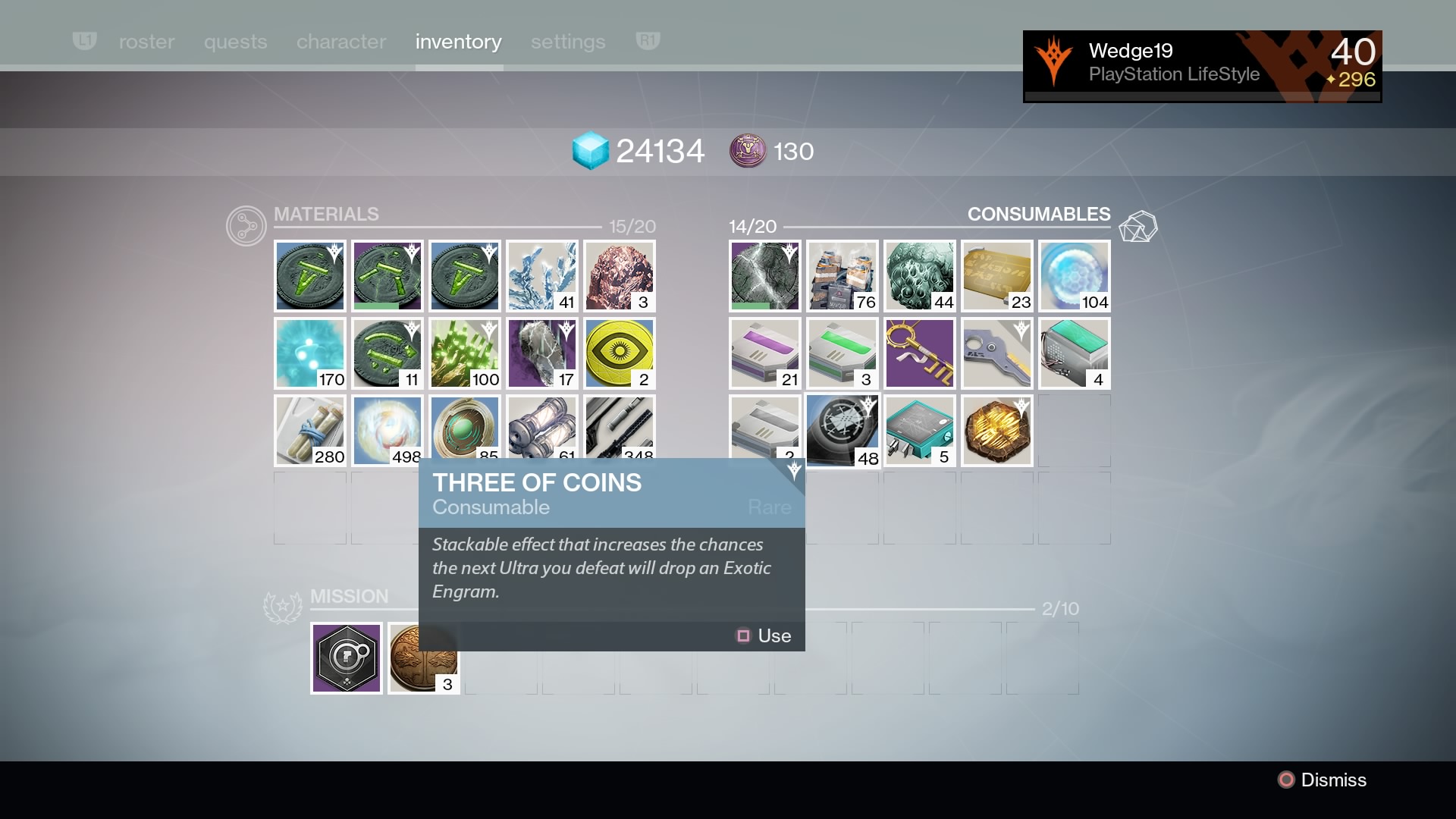Select the Relic Iron stack
Image resolution: width=1456 pixels, height=819 pixels.
click(x=619, y=276)
